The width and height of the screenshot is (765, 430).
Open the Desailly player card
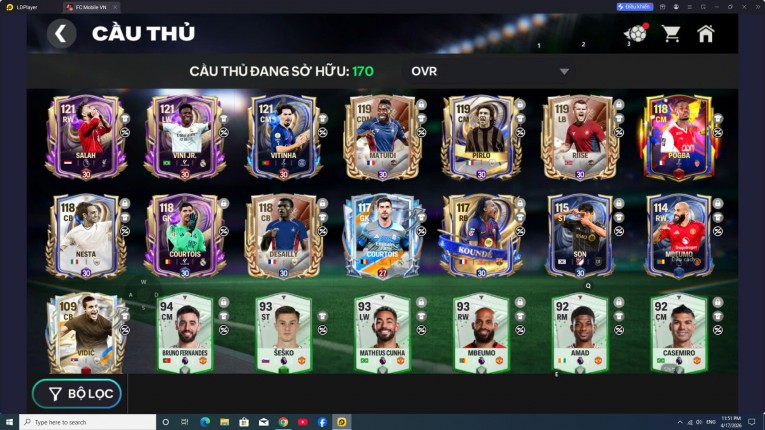[x=283, y=236]
